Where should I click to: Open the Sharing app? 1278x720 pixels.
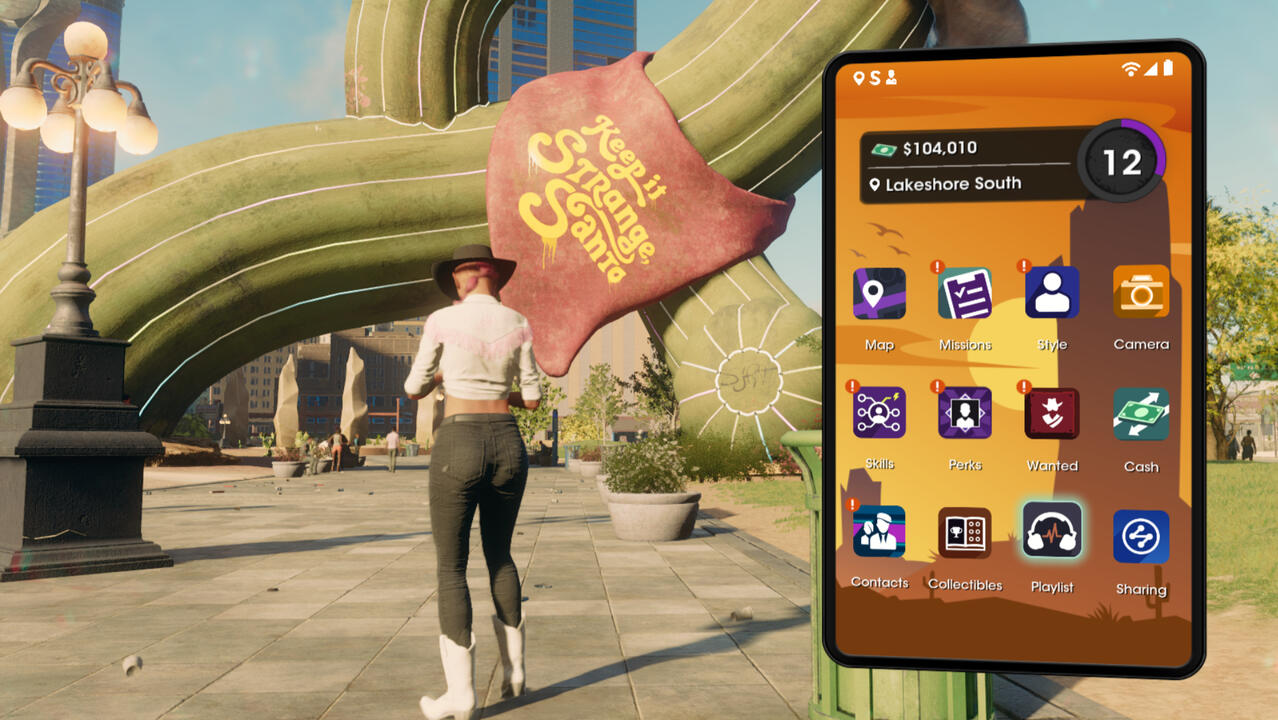pos(1140,537)
